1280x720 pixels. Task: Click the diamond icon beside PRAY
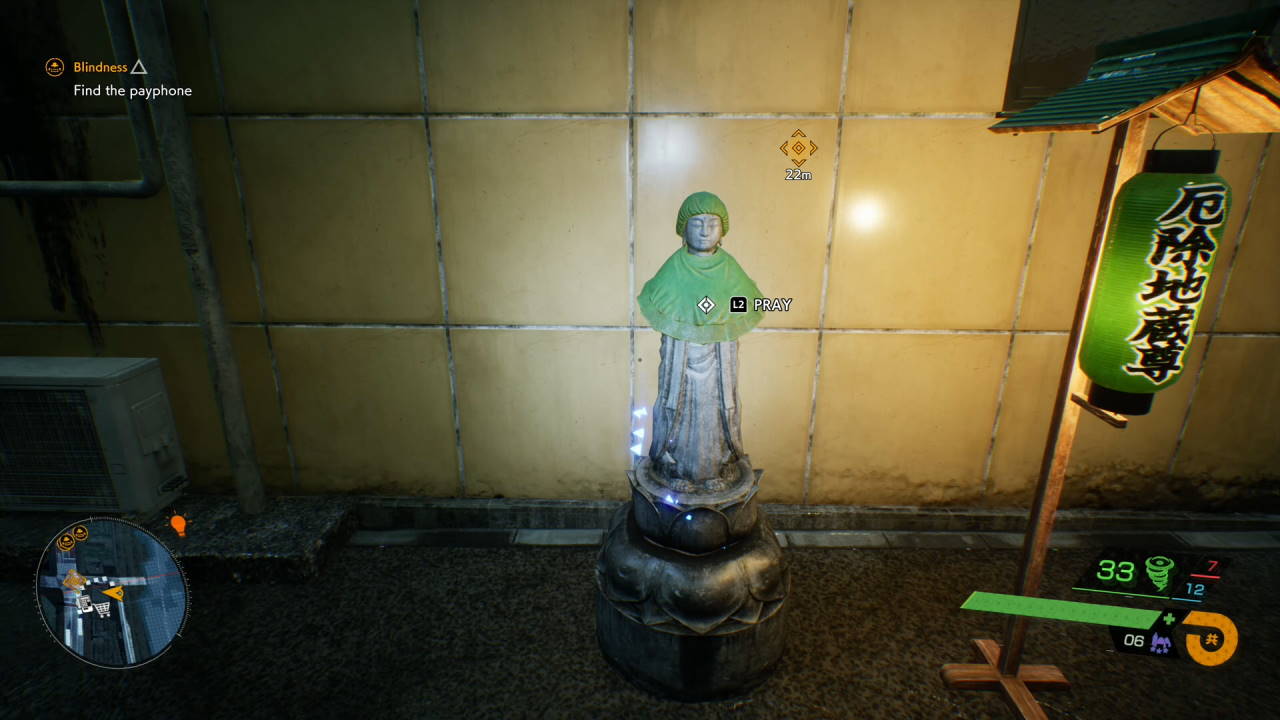click(x=706, y=305)
